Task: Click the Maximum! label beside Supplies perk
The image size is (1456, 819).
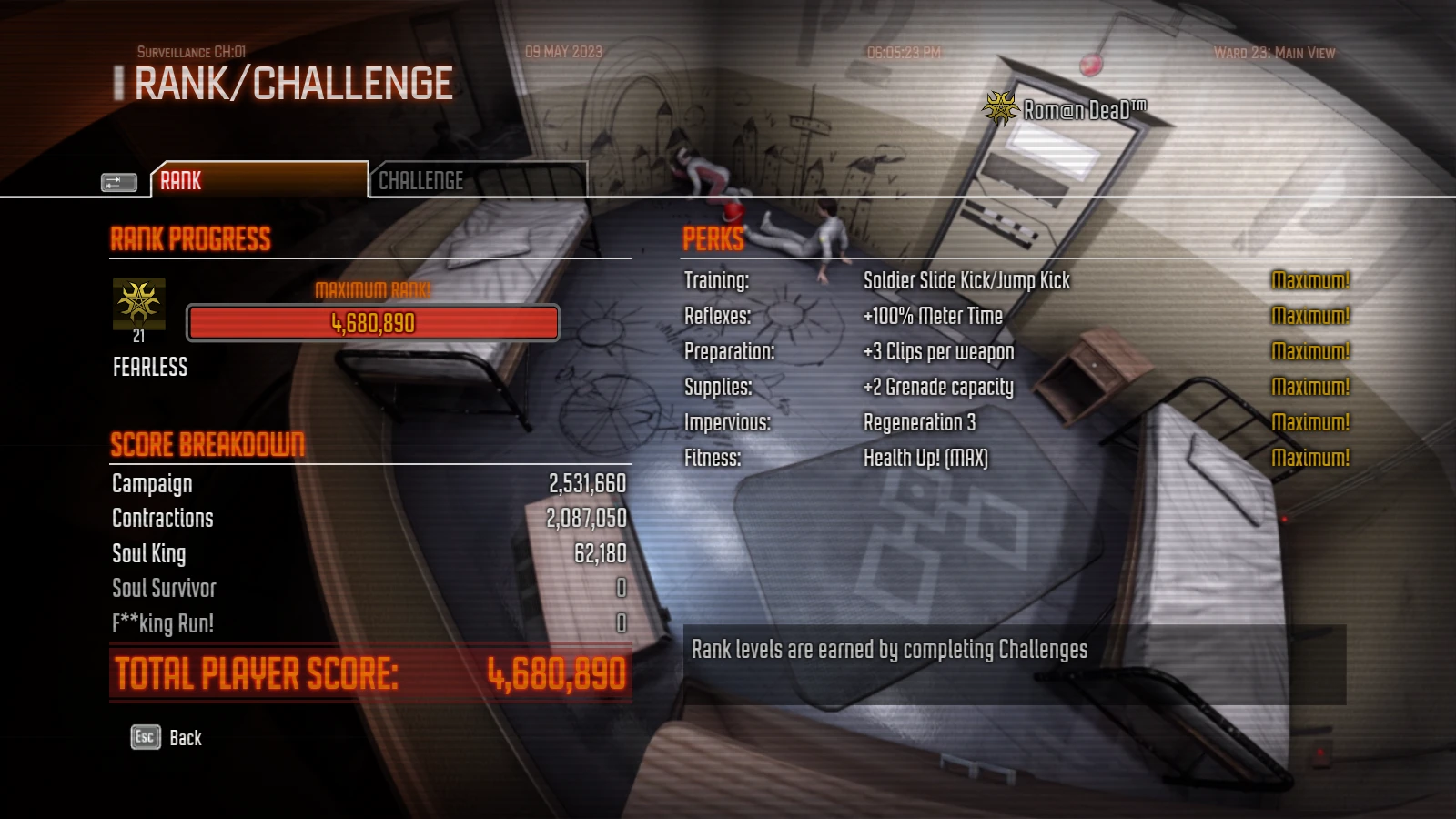Action: point(1311,387)
